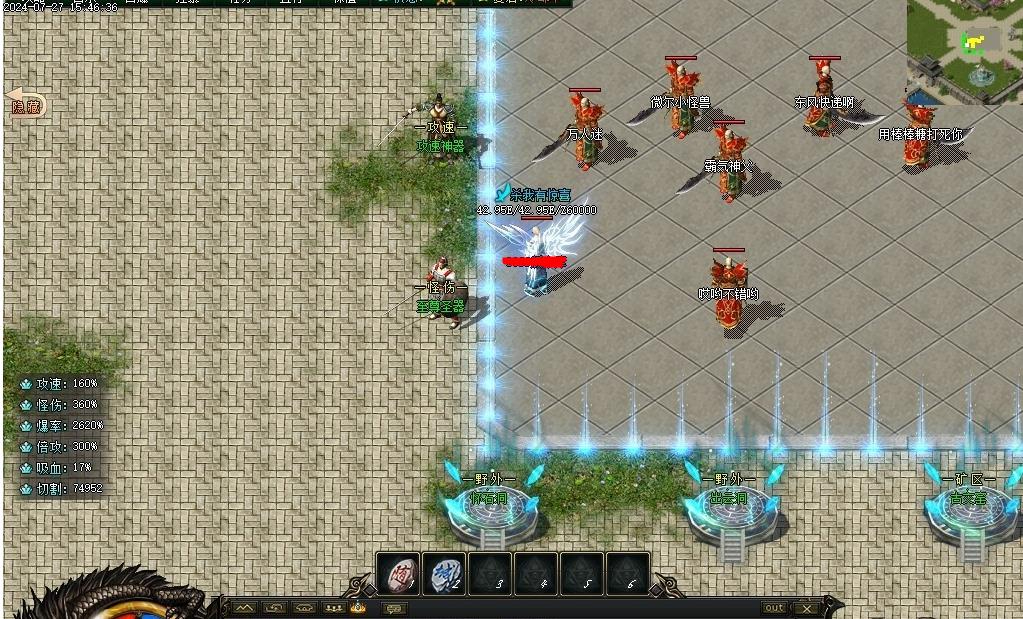Click the 隐藏 hide button
Viewport: 1023px width, 619px height.
pyautogui.click(x=26, y=103)
